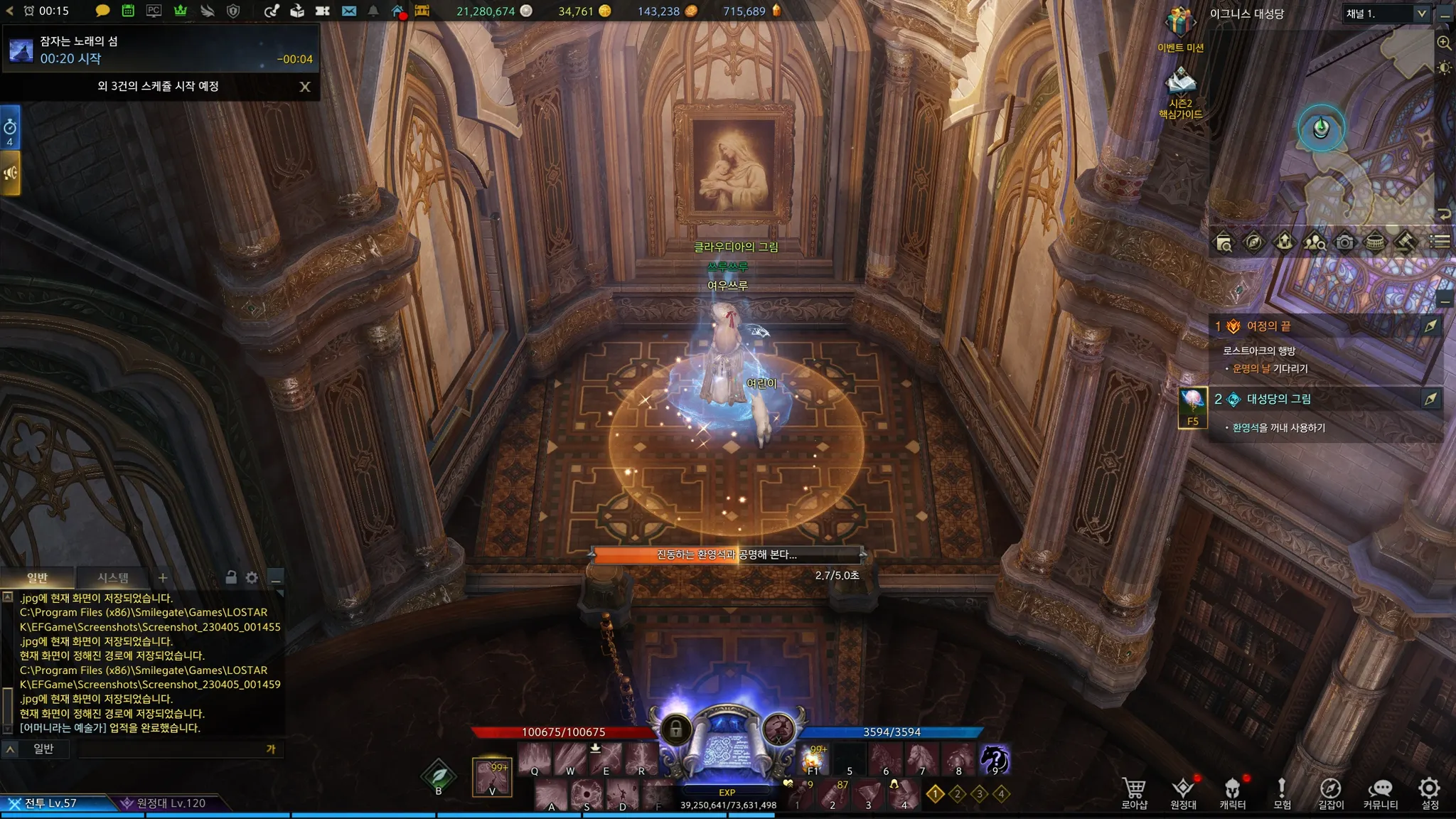Click the chat message input field
Viewport: 1456px width, 819px height.
171,749
